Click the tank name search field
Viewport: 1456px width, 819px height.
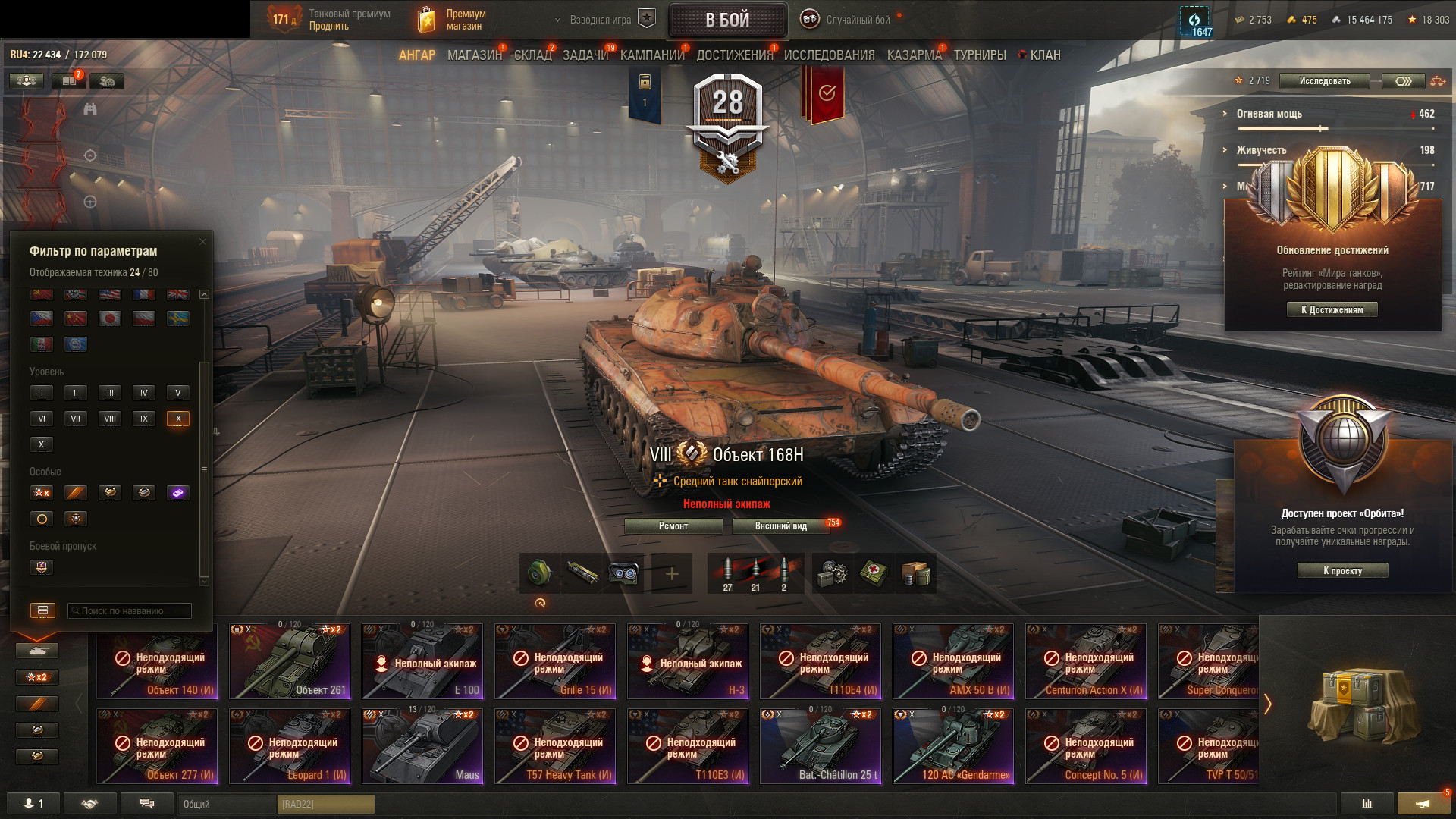point(130,611)
